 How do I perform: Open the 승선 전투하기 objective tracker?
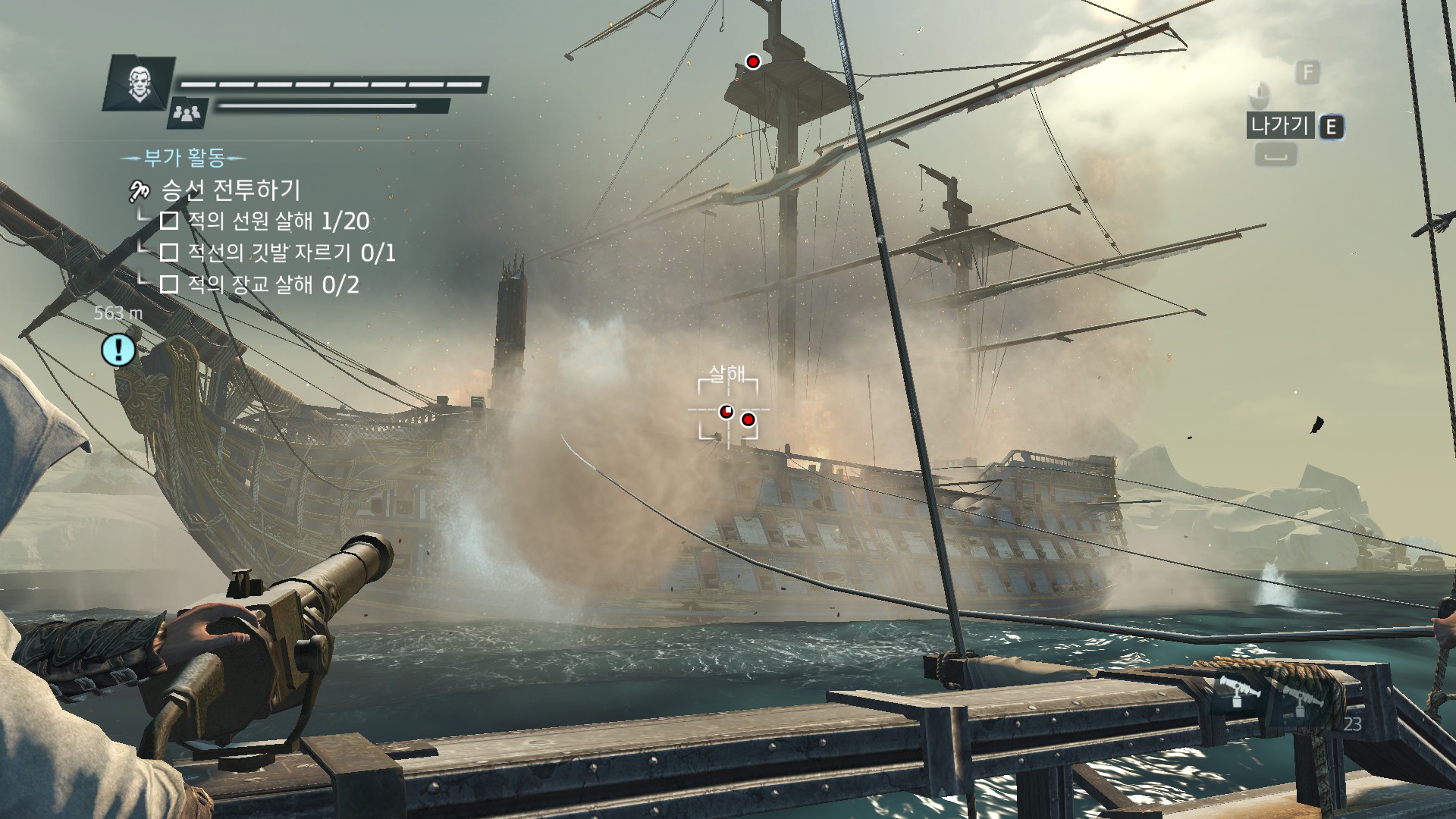pos(231,190)
